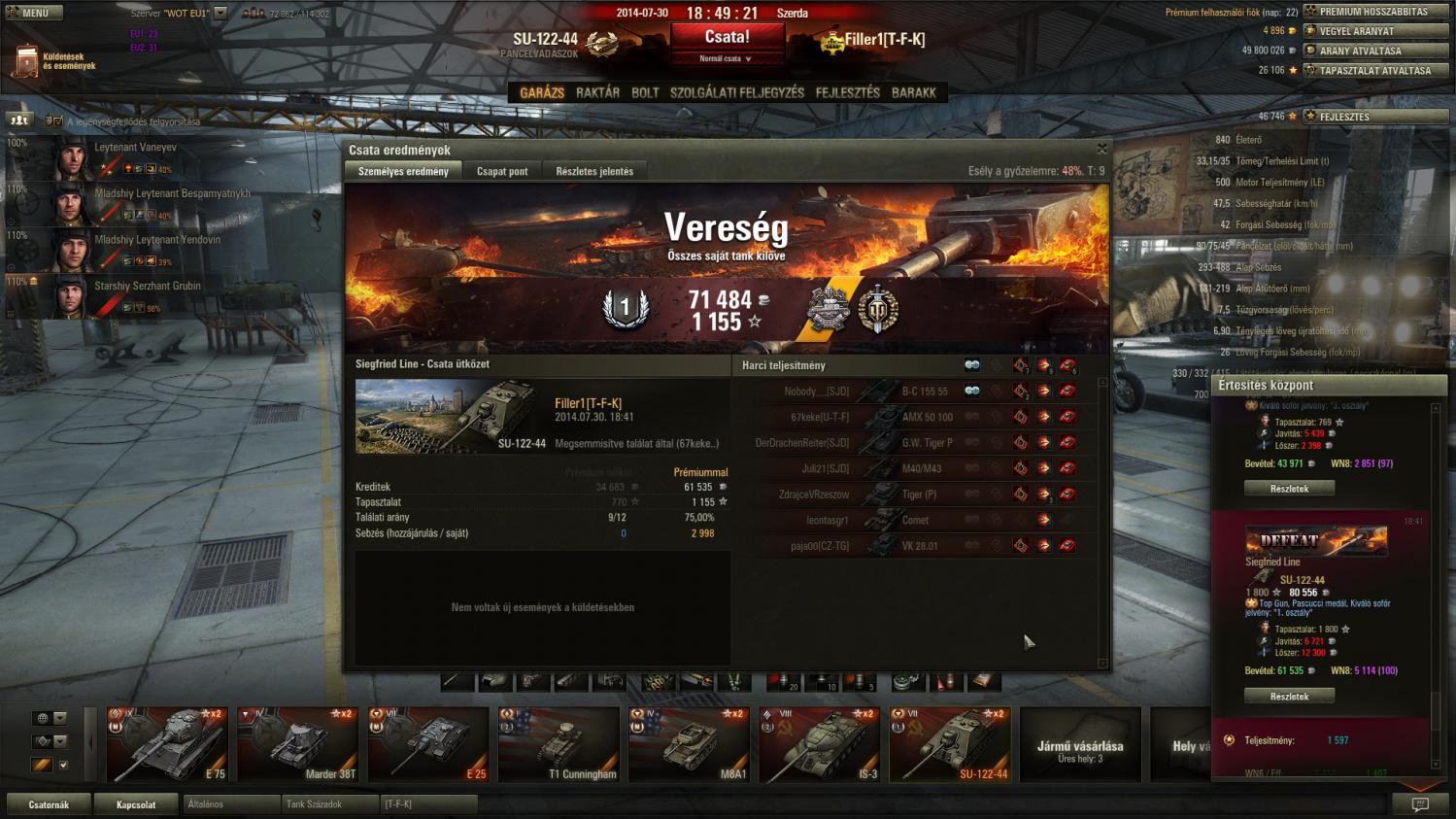
Task: Close the Csata eredmények window
Action: click(1101, 149)
